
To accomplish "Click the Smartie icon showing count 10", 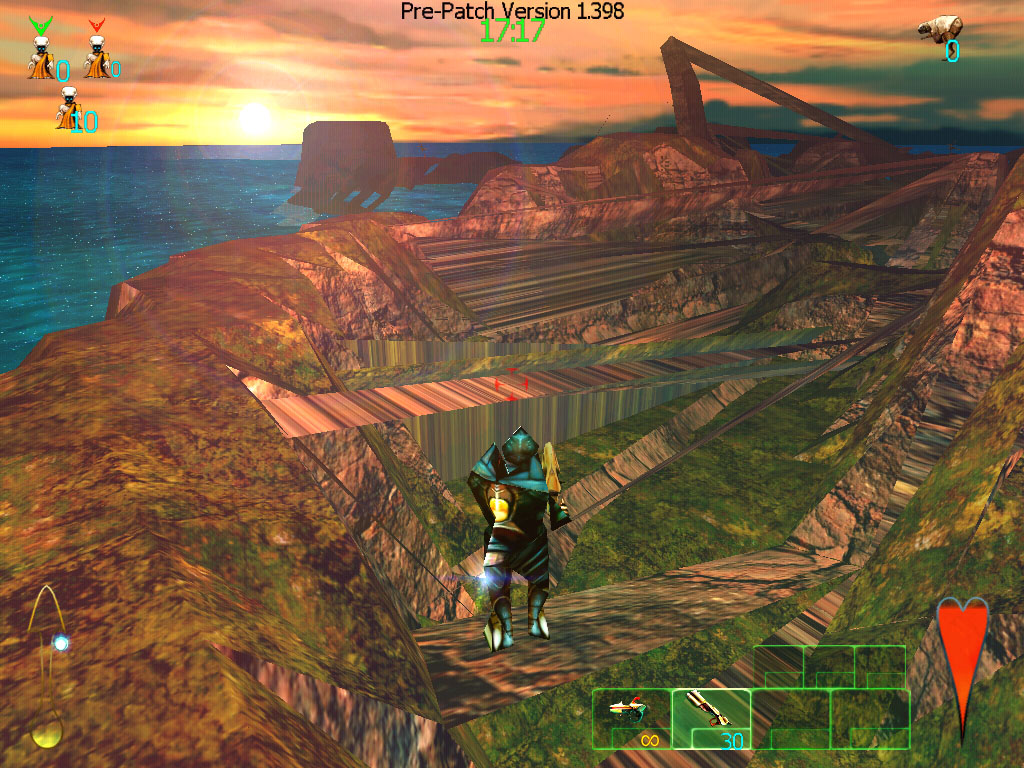I will click(69, 109).
